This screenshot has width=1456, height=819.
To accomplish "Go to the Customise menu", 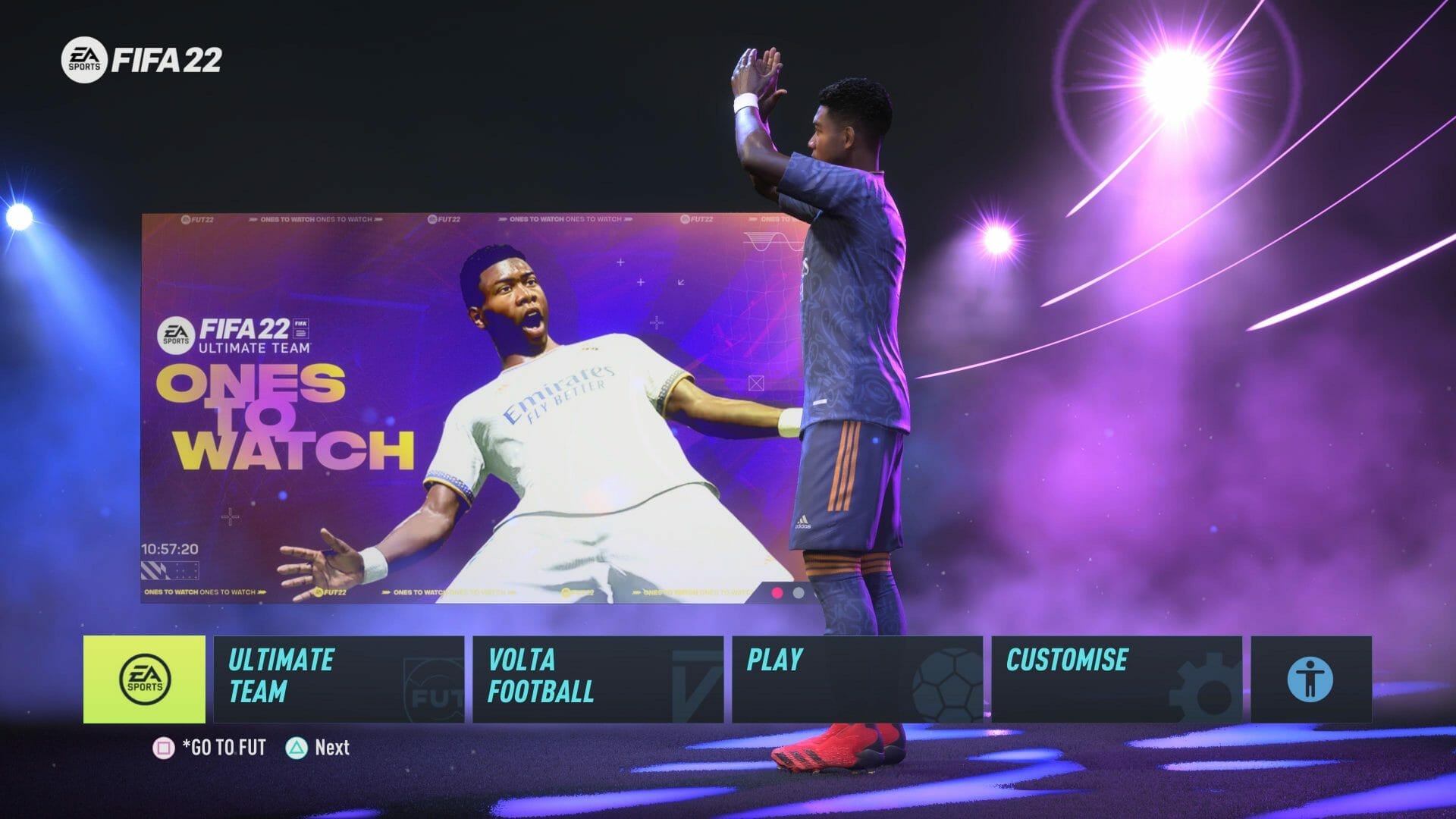I will 1116,679.
